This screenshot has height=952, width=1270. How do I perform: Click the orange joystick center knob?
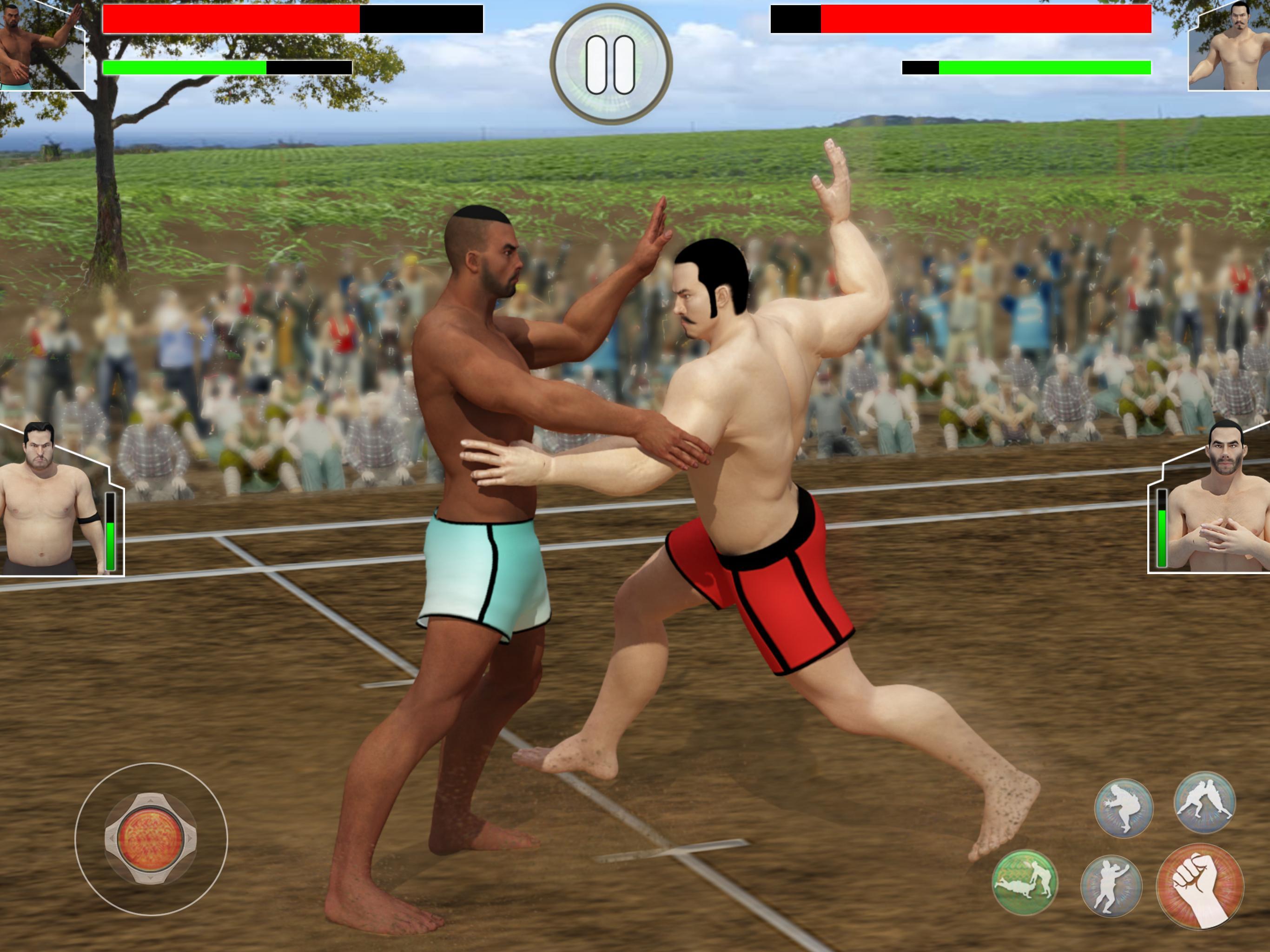coord(151,838)
